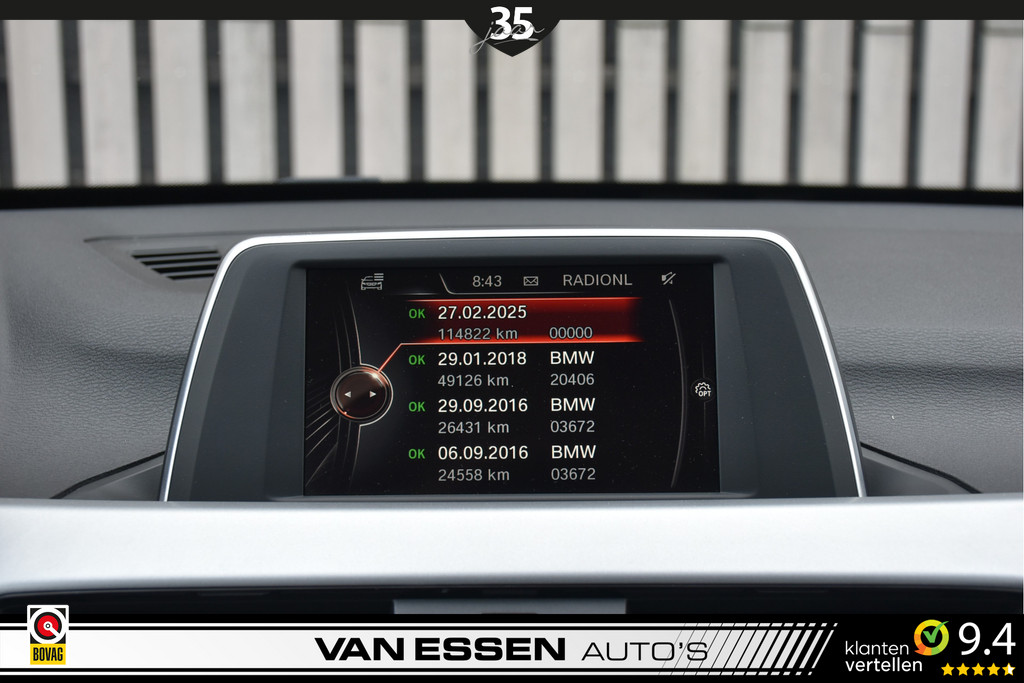This screenshot has width=1024, height=683.
Task: Open the OPT options gear icon
Action: pyautogui.click(x=703, y=390)
